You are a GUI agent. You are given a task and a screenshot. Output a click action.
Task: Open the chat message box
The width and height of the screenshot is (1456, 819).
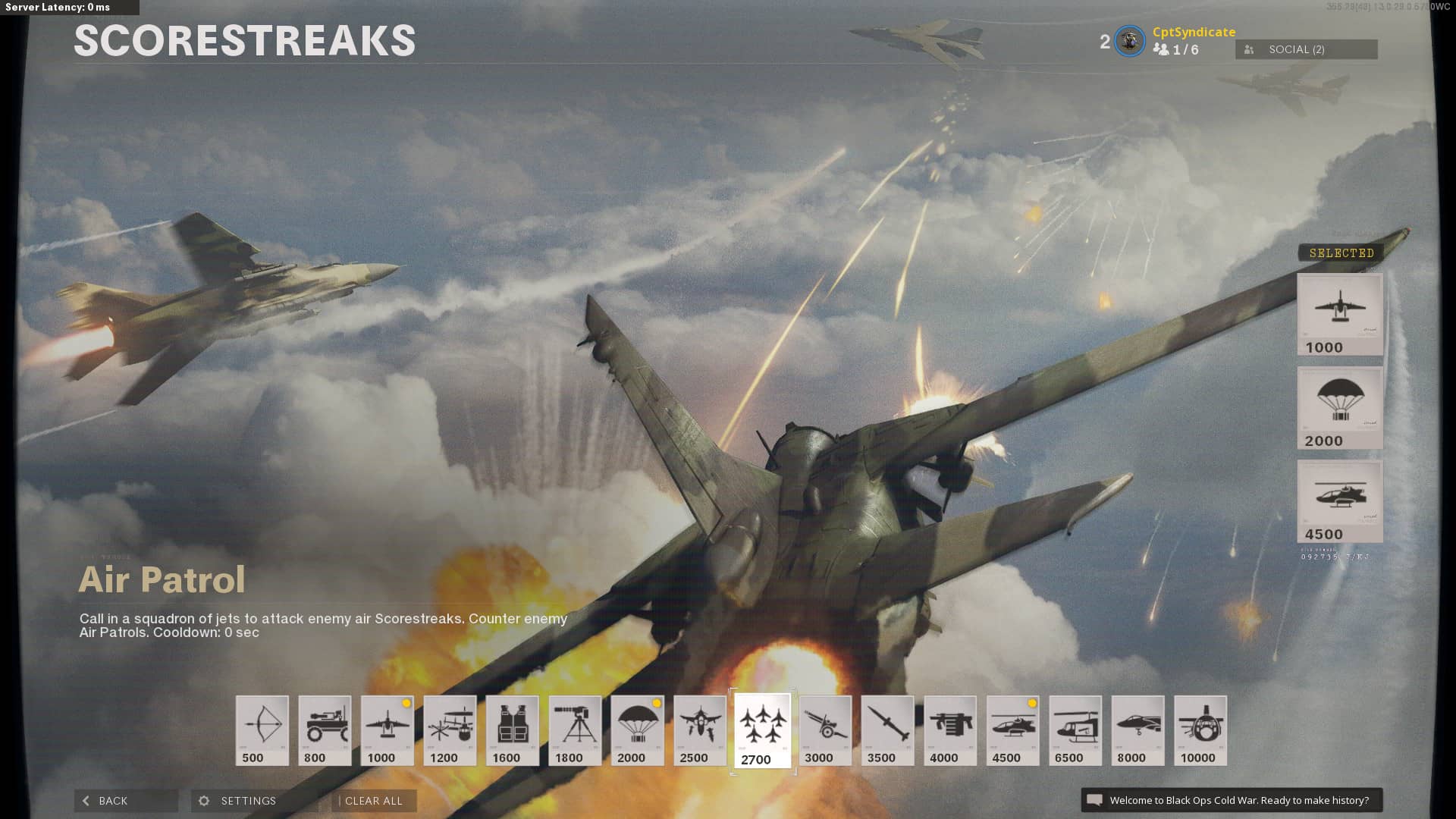click(1232, 800)
